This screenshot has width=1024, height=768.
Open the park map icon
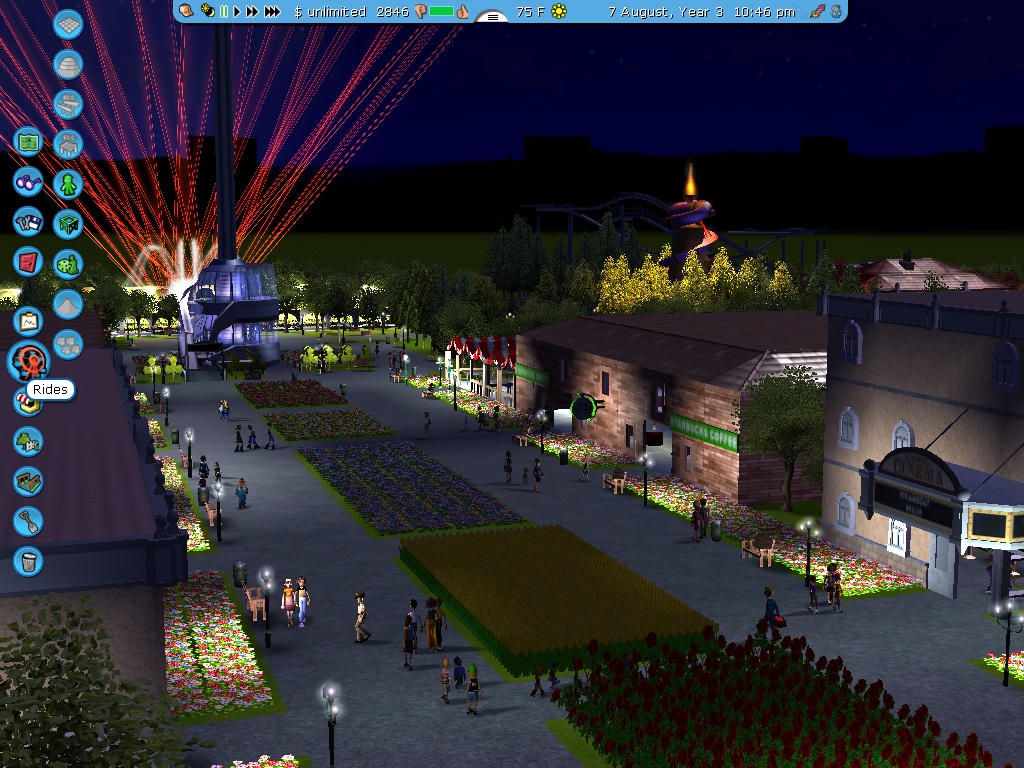point(28,142)
